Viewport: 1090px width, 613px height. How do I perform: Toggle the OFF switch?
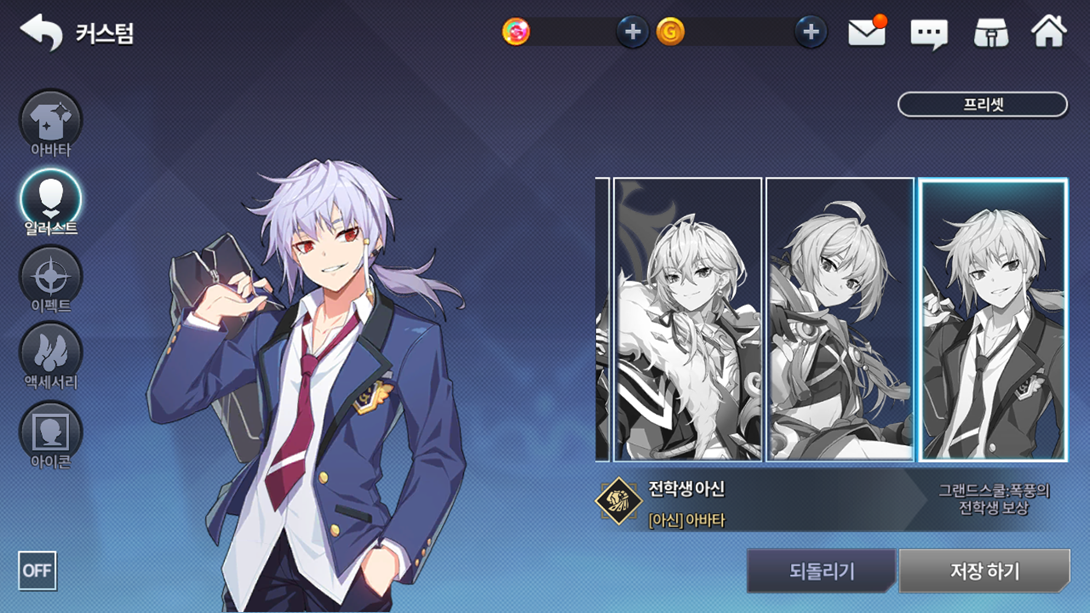[37, 570]
